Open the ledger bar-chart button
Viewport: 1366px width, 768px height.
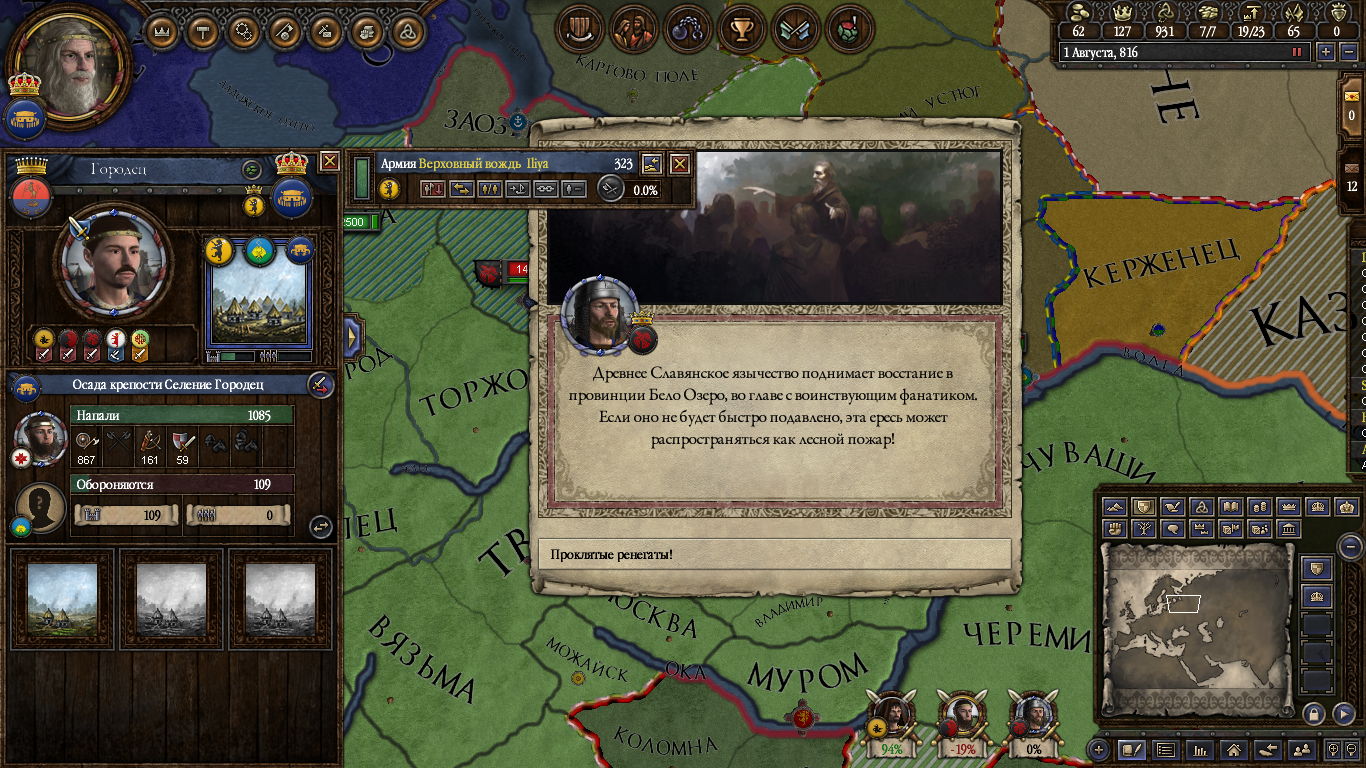[x=1200, y=749]
